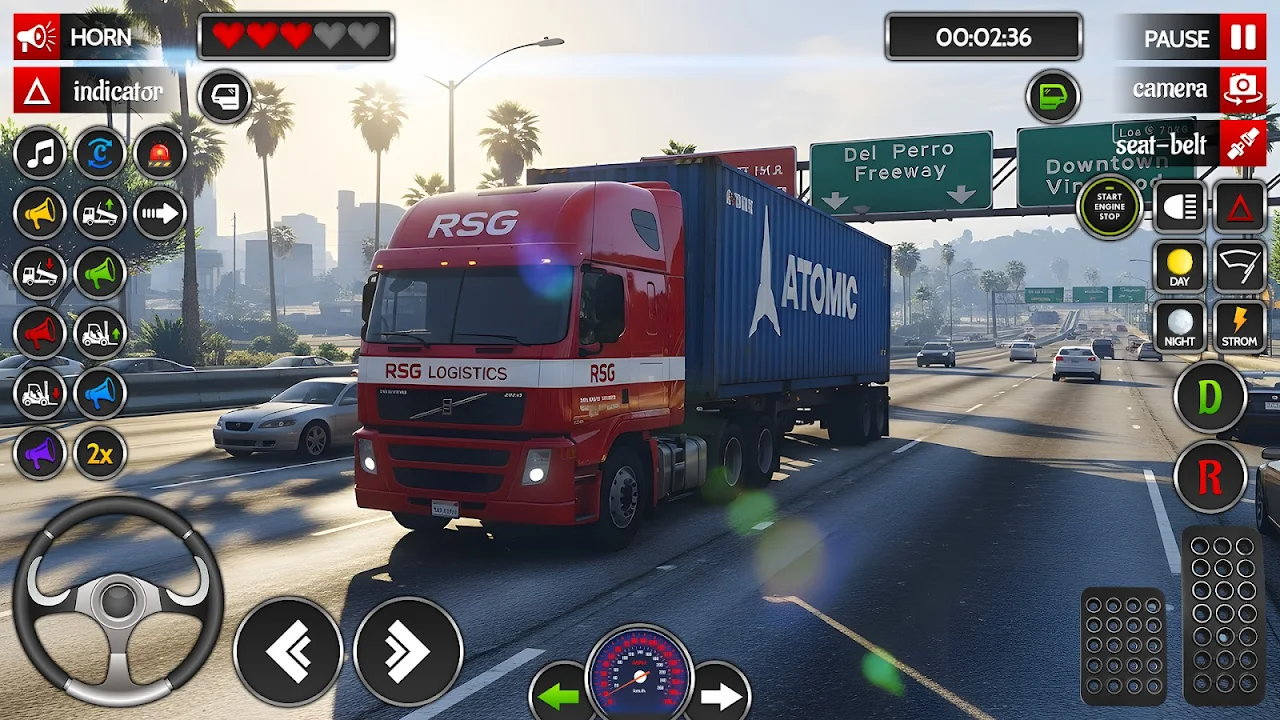
Task: Steer left with the left chevron button
Action: coord(288,652)
